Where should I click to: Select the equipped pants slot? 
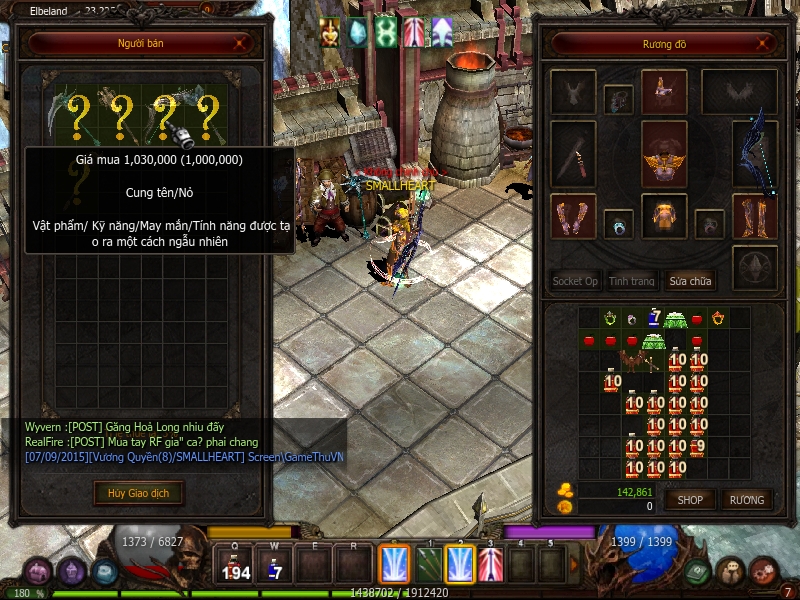[663, 216]
